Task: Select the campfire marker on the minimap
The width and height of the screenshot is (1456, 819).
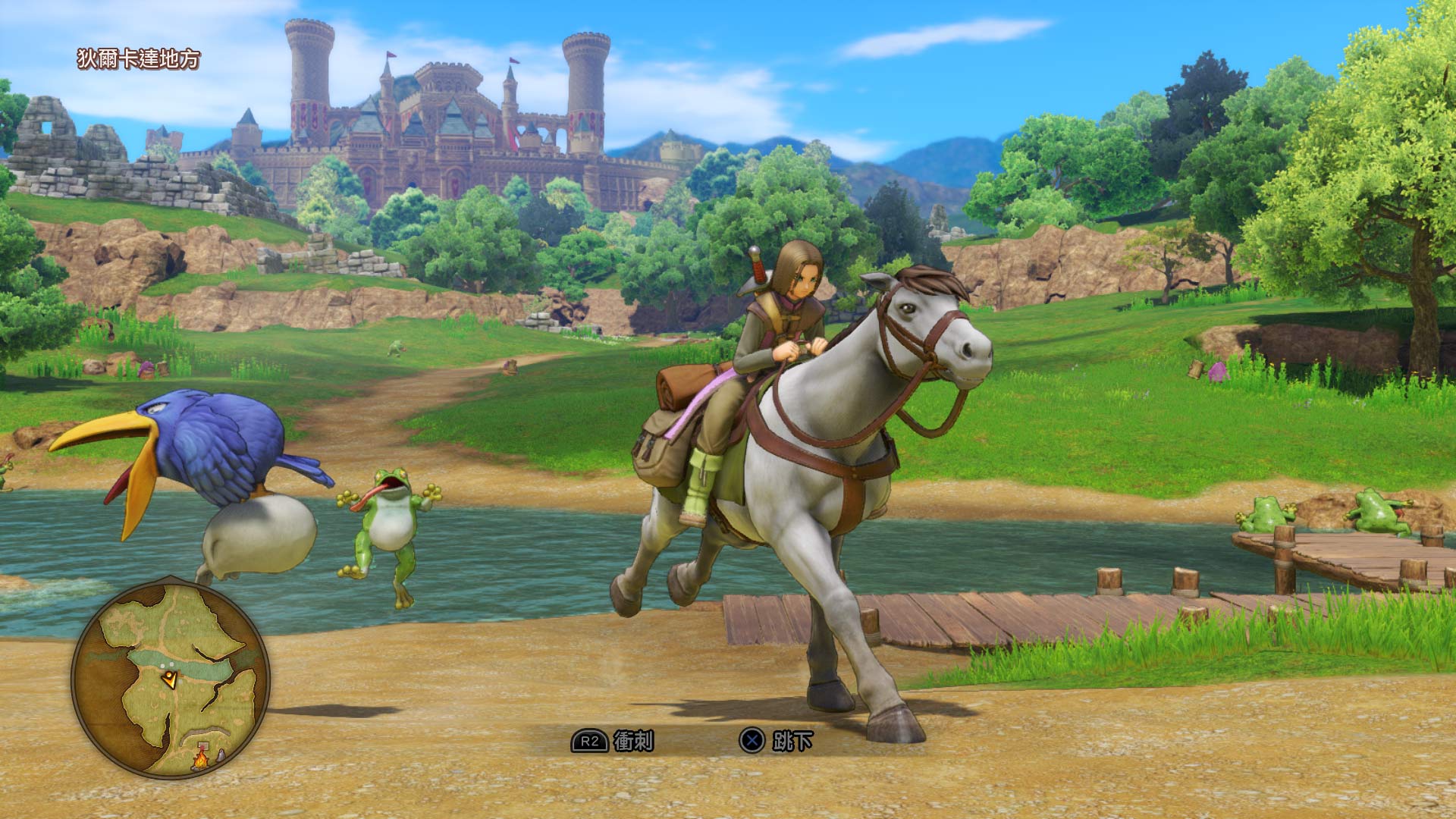Action: (201, 757)
